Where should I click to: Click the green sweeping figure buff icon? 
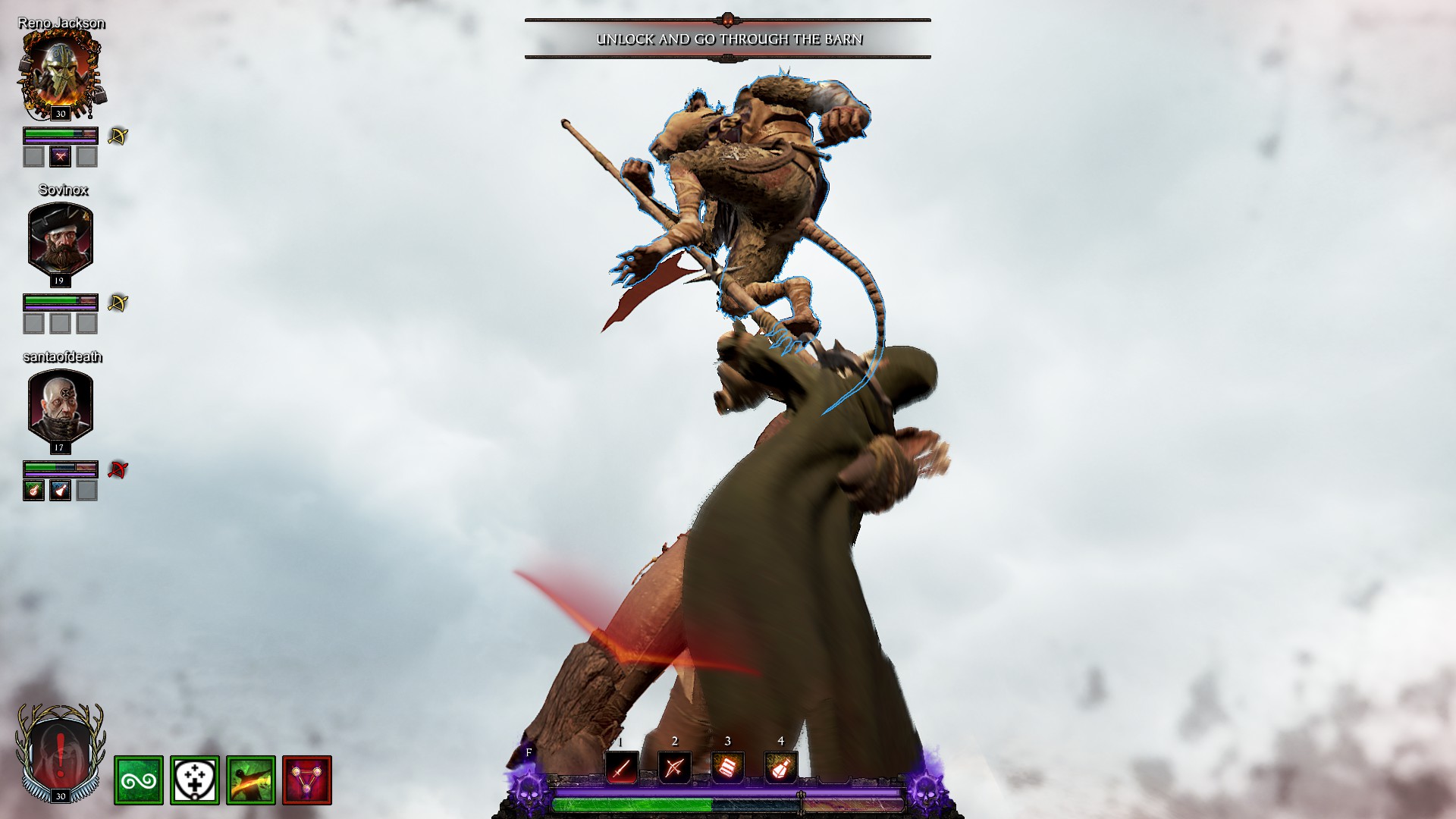(x=251, y=780)
